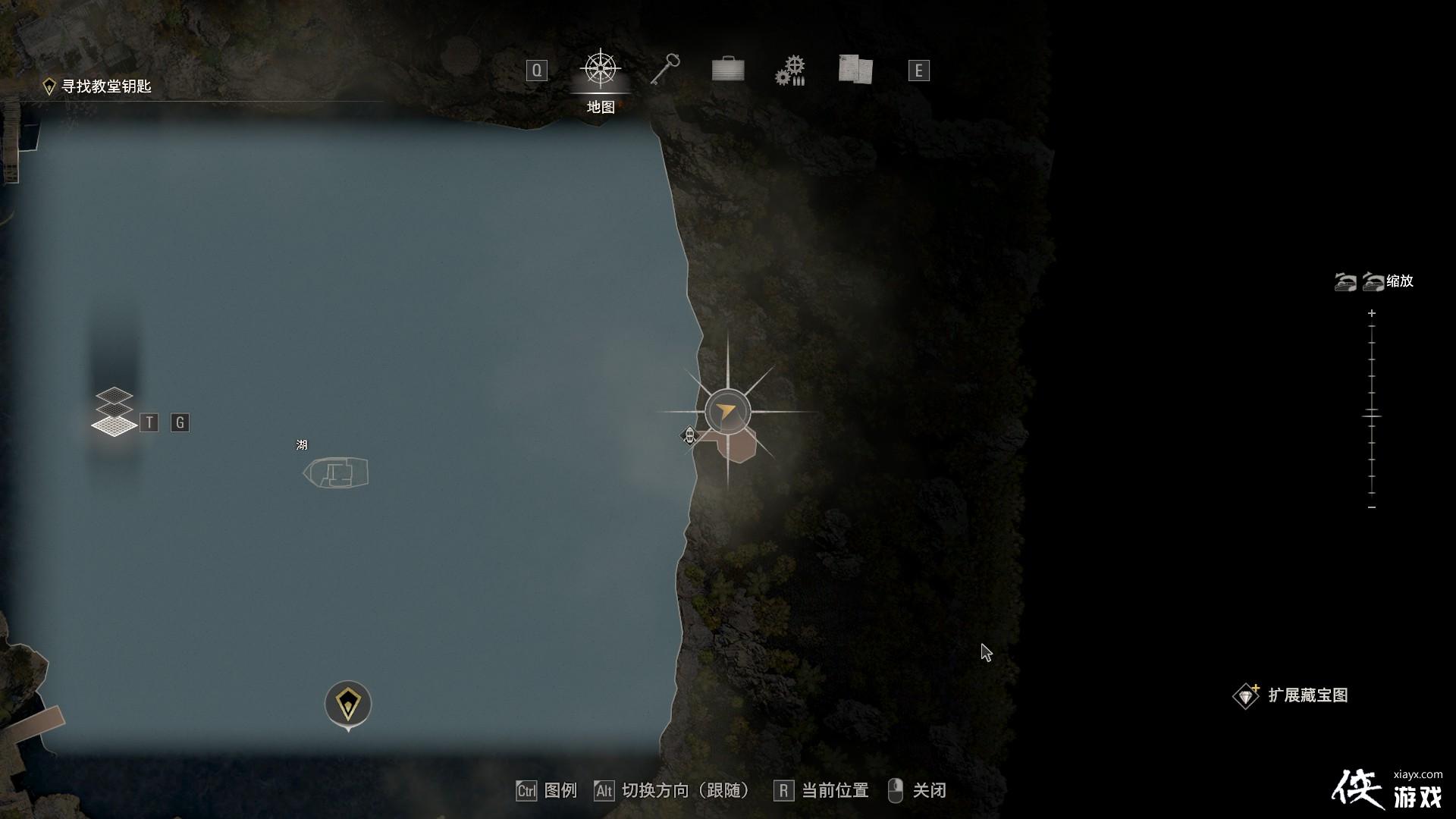Open the map compass tab icon
The image size is (1456, 819).
(599, 69)
